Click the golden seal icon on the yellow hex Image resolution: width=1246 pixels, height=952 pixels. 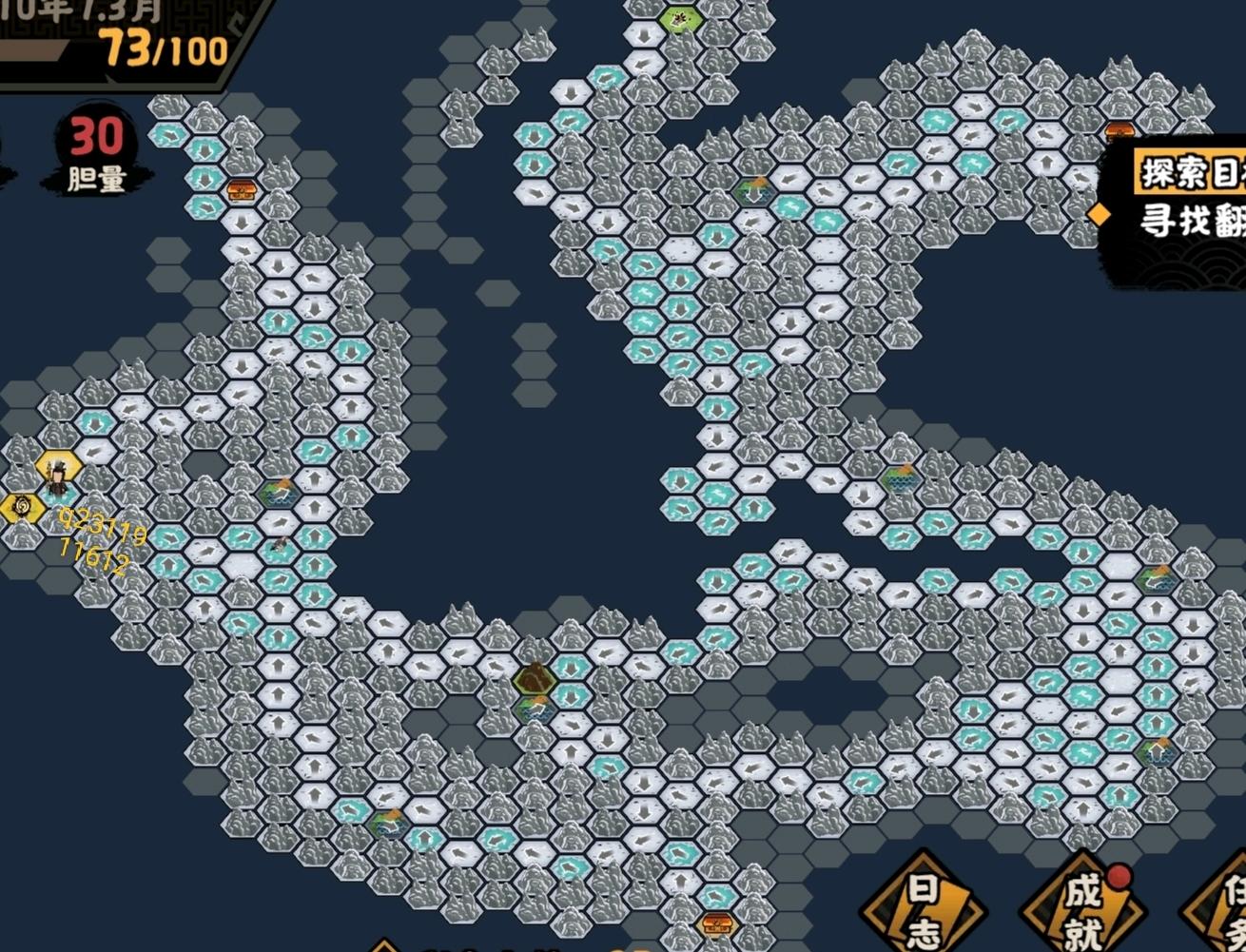pyautogui.click(x=19, y=504)
